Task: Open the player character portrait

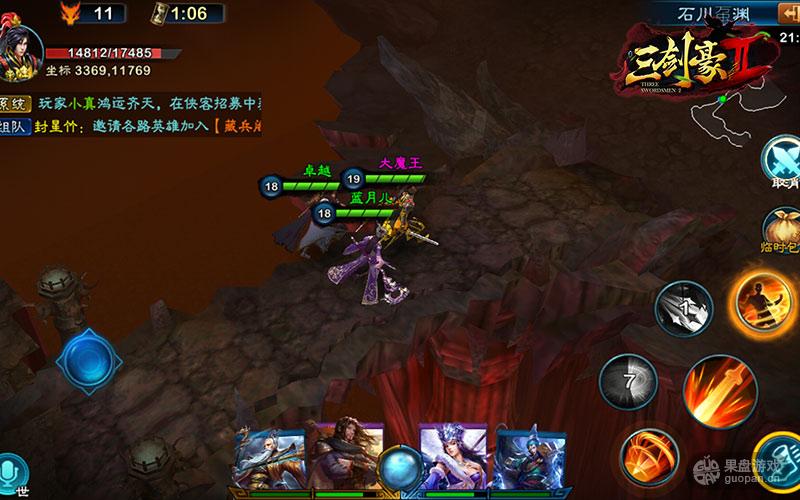Action: 22,50
